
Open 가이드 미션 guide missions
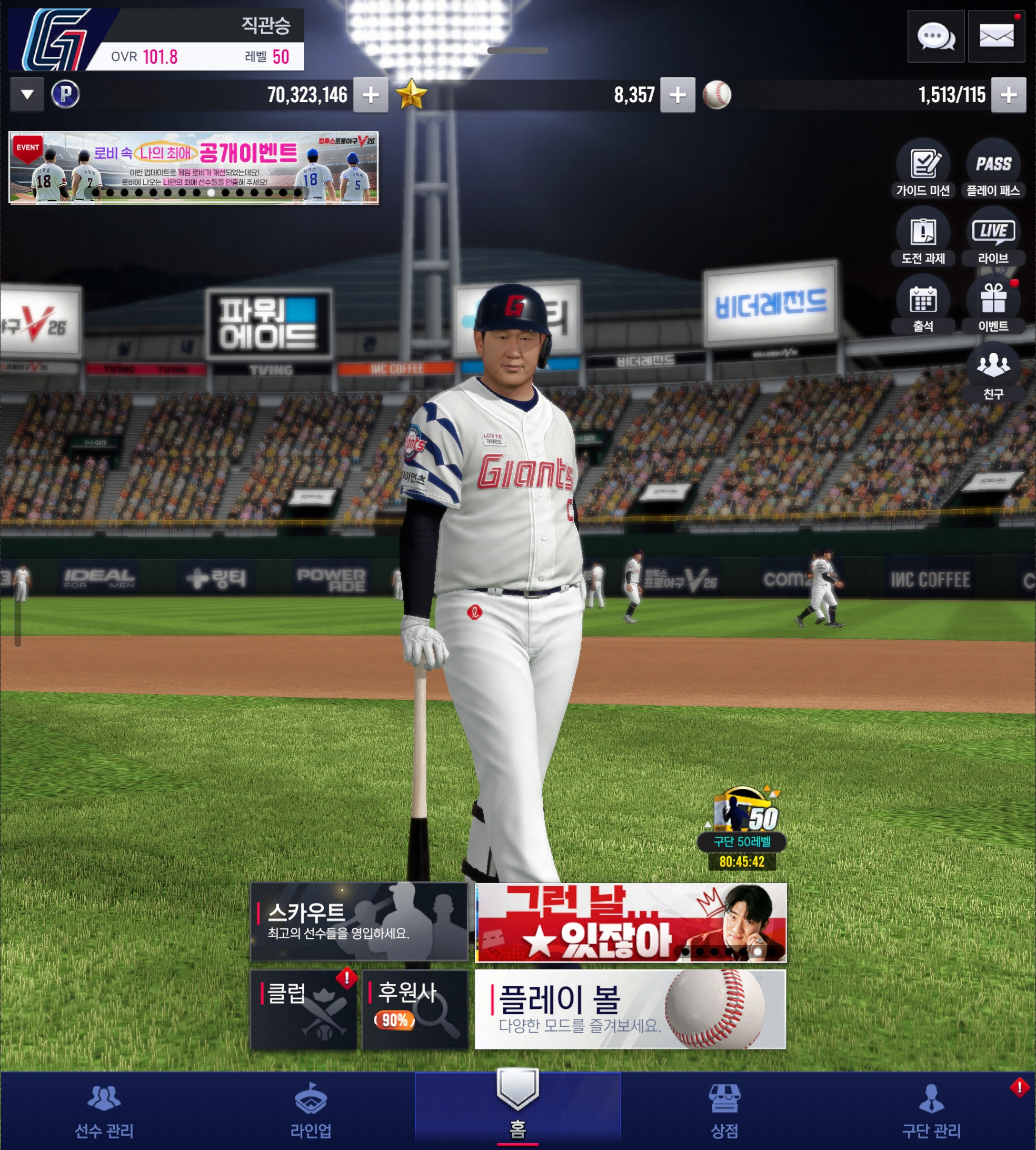click(x=923, y=168)
